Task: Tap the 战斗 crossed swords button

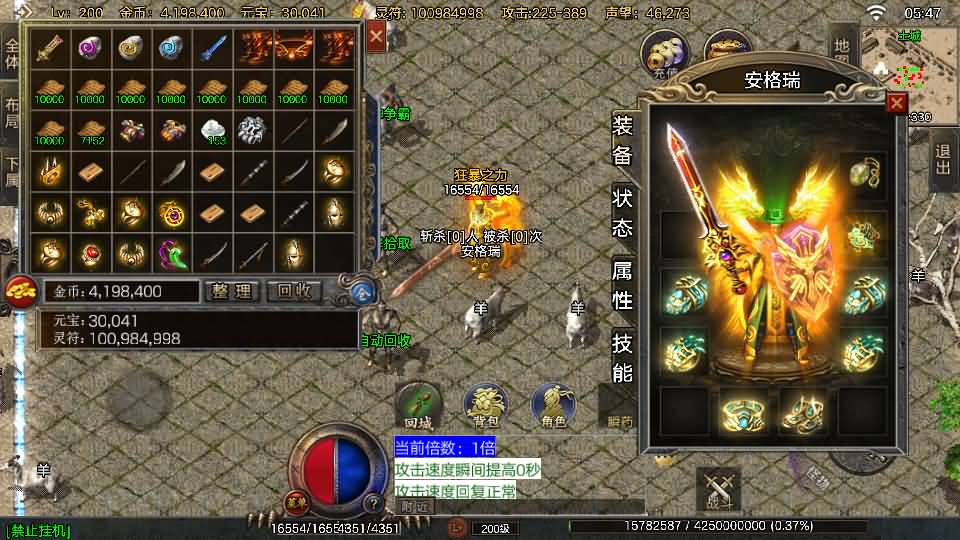Action: coord(718,490)
